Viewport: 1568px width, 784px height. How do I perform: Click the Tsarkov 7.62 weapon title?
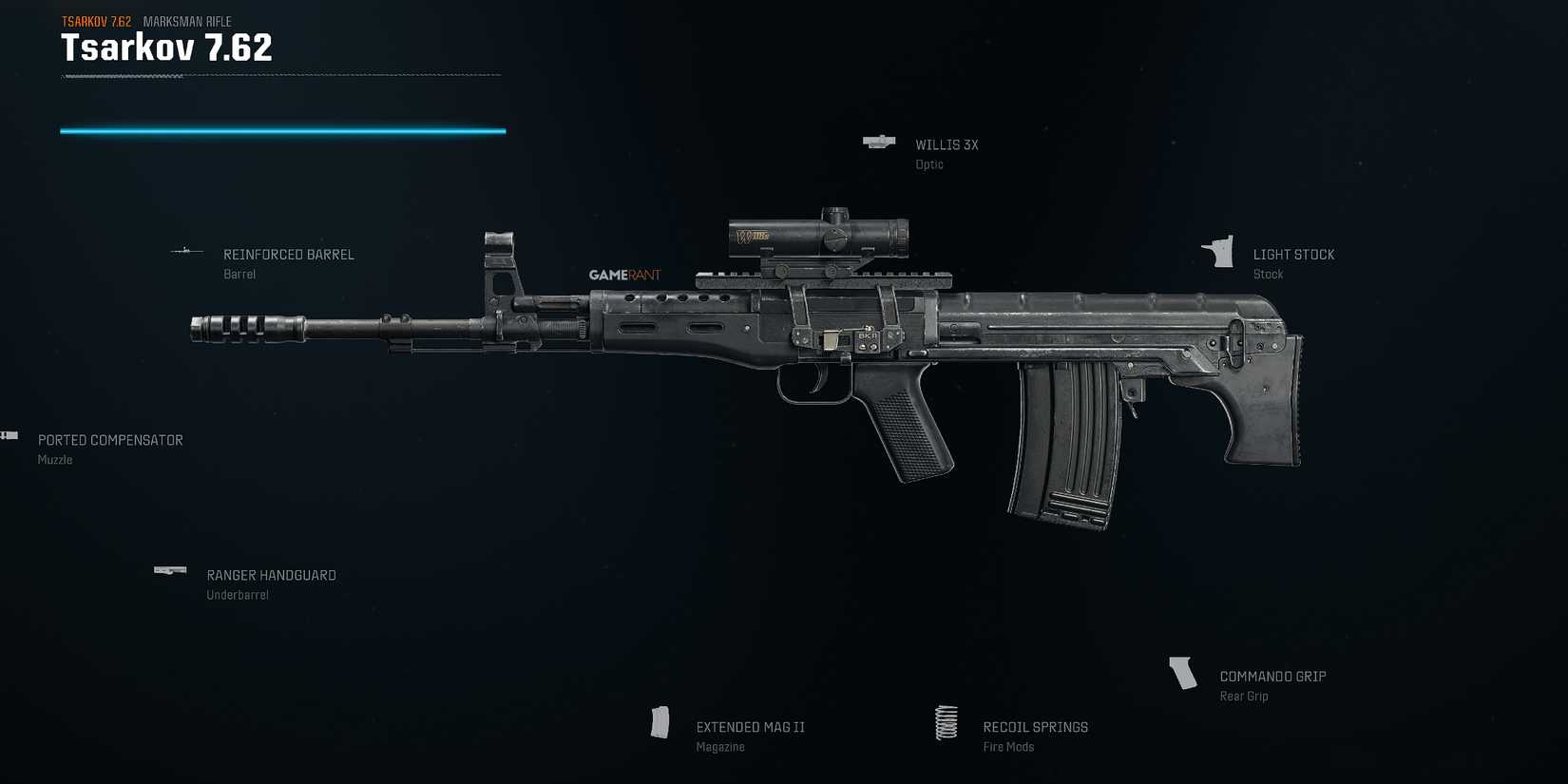point(165,48)
